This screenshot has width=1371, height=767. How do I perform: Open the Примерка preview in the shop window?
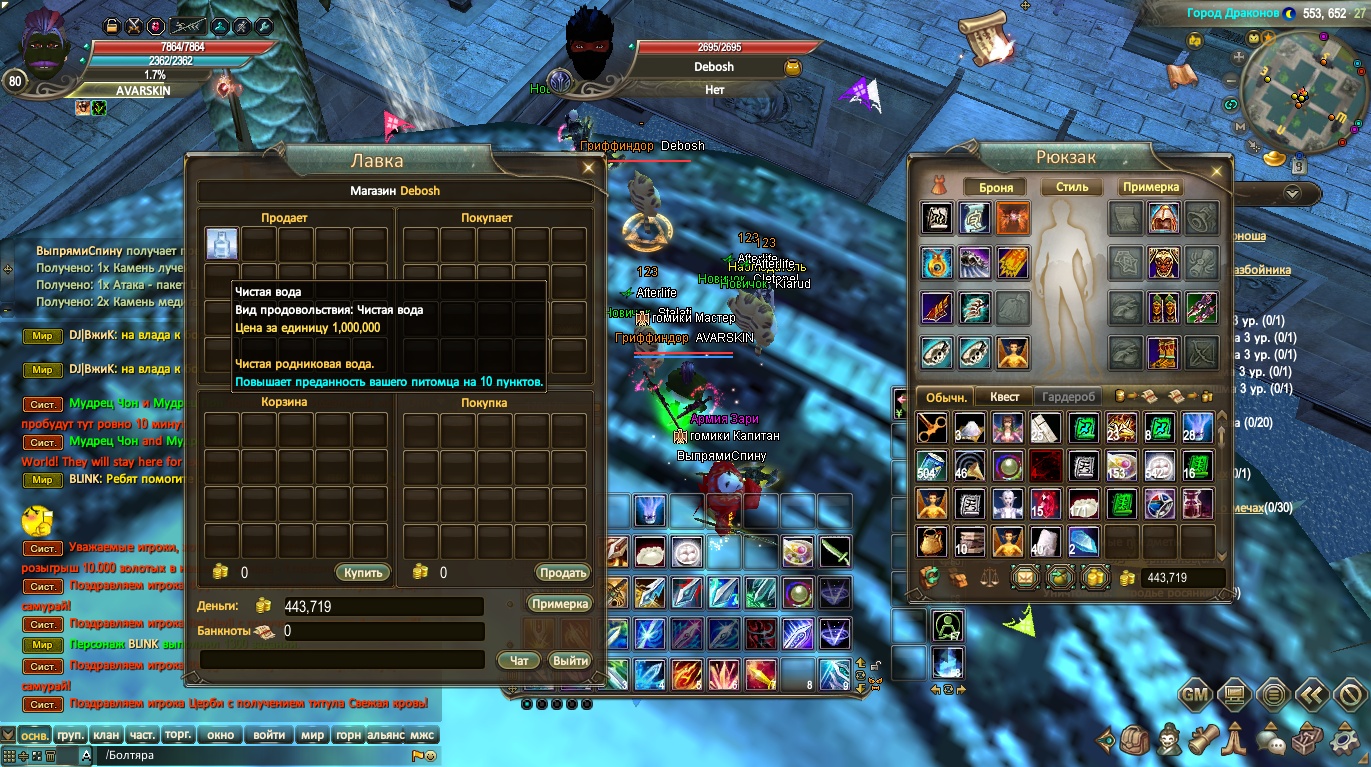(560, 604)
